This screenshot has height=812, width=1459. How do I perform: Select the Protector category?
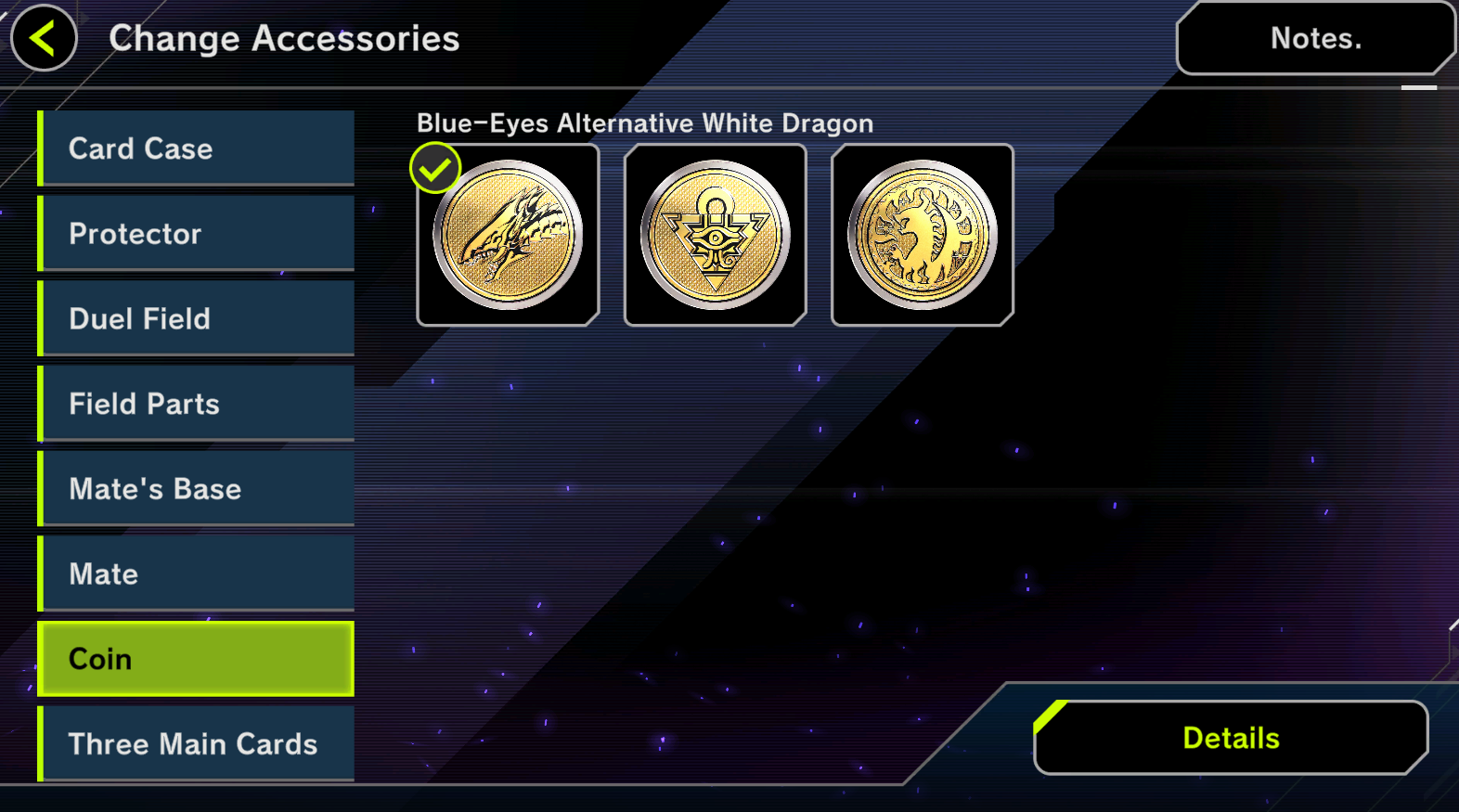coord(197,234)
